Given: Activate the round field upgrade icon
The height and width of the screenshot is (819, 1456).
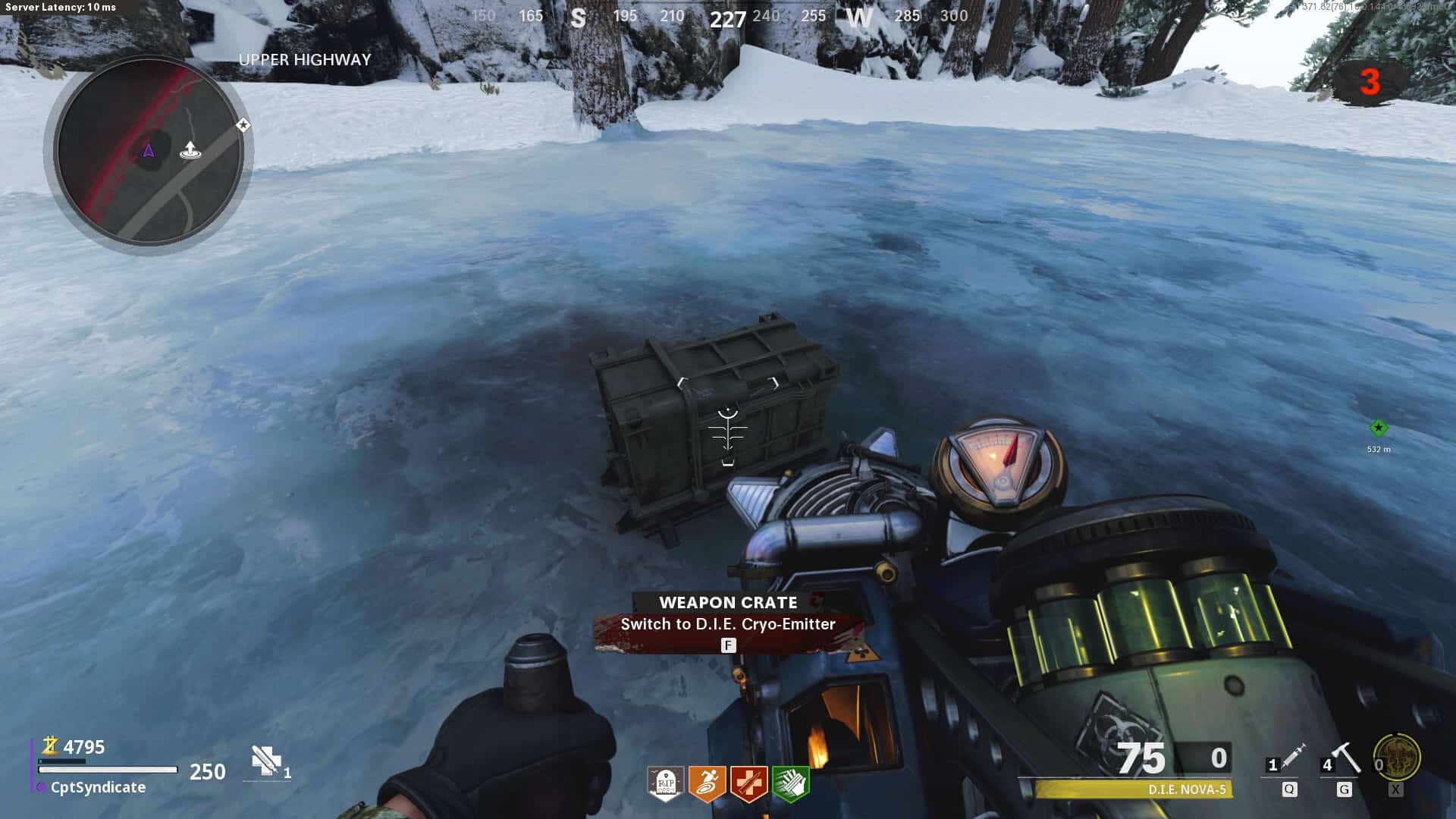Looking at the screenshot, I should click(x=1396, y=757).
